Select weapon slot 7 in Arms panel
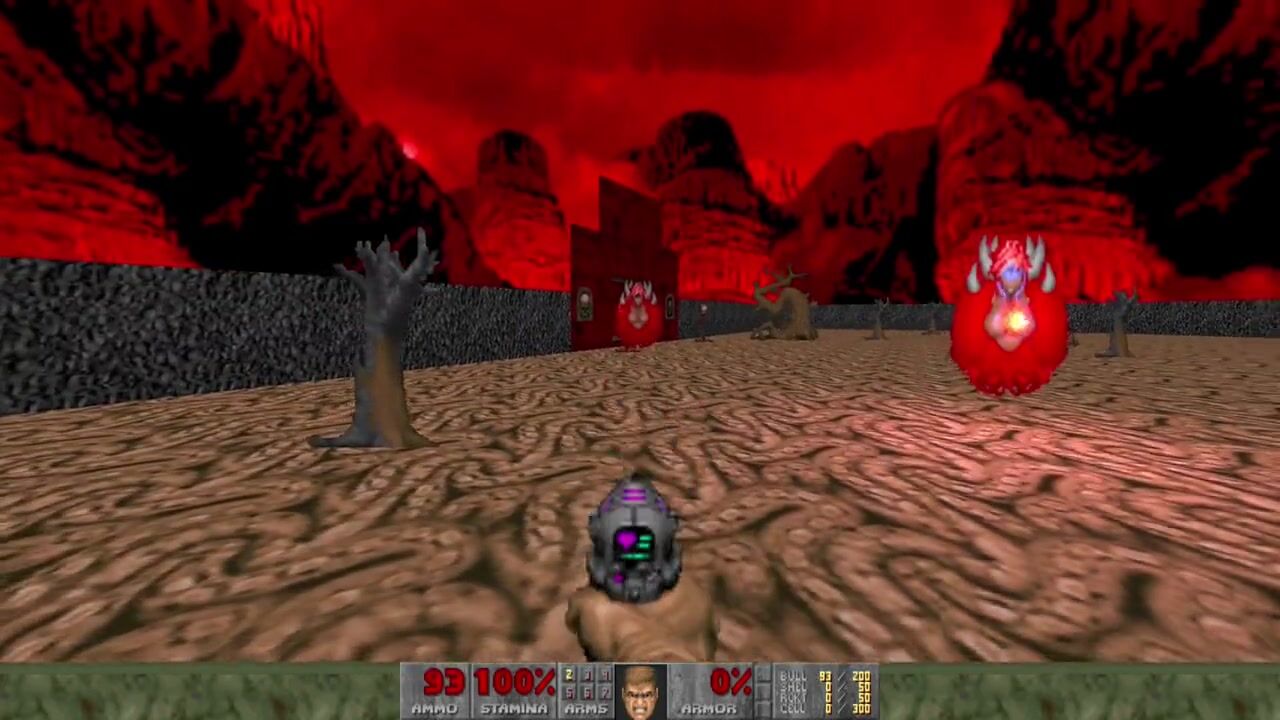This screenshot has height=720, width=1280. [x=605, y=692]
